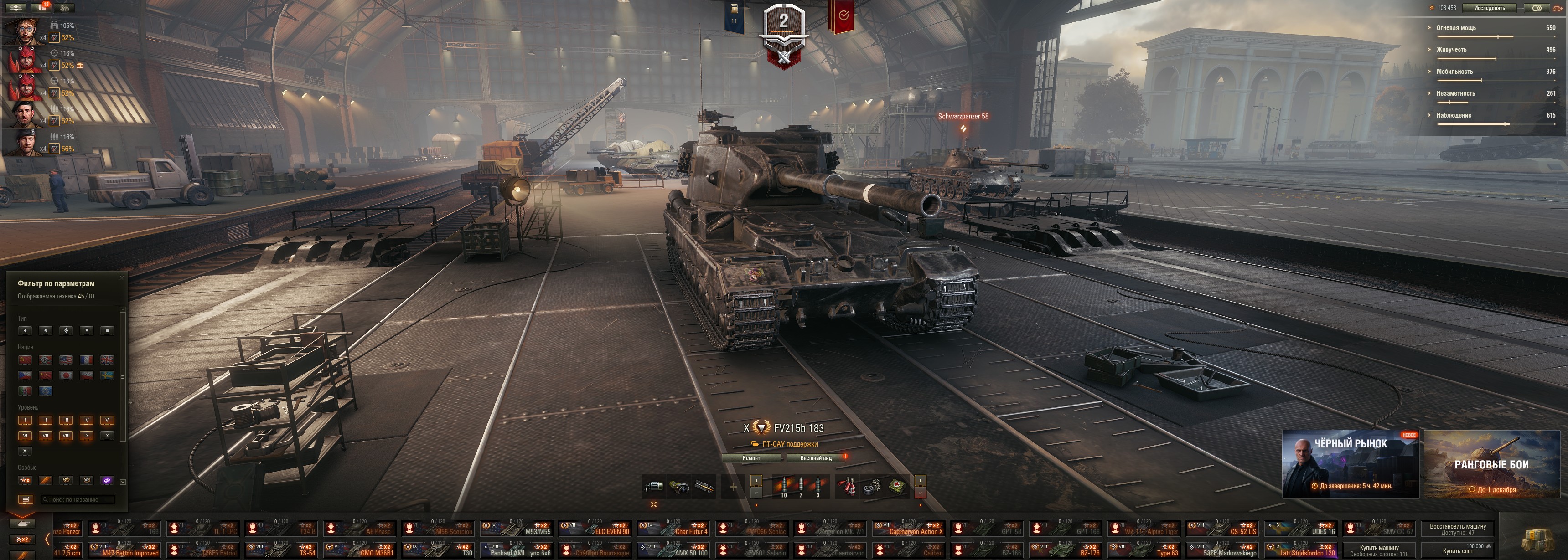1568x560 pixels.
Task: Select the fire extinguisher consumable slot
Action: tap(847, 486)
